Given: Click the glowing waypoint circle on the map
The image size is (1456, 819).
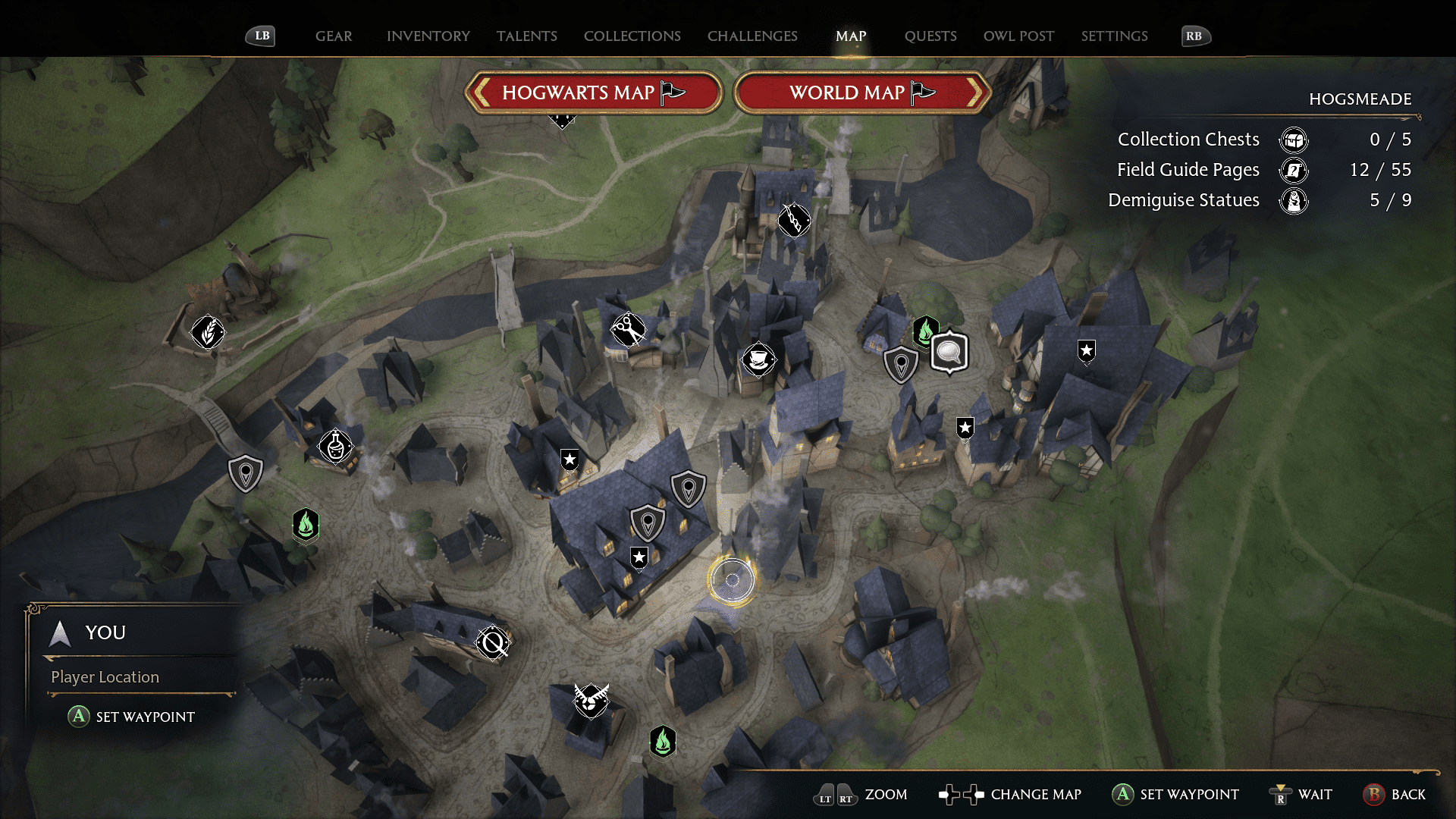Looking at the screenshot, I should click(x=733, y=580).
